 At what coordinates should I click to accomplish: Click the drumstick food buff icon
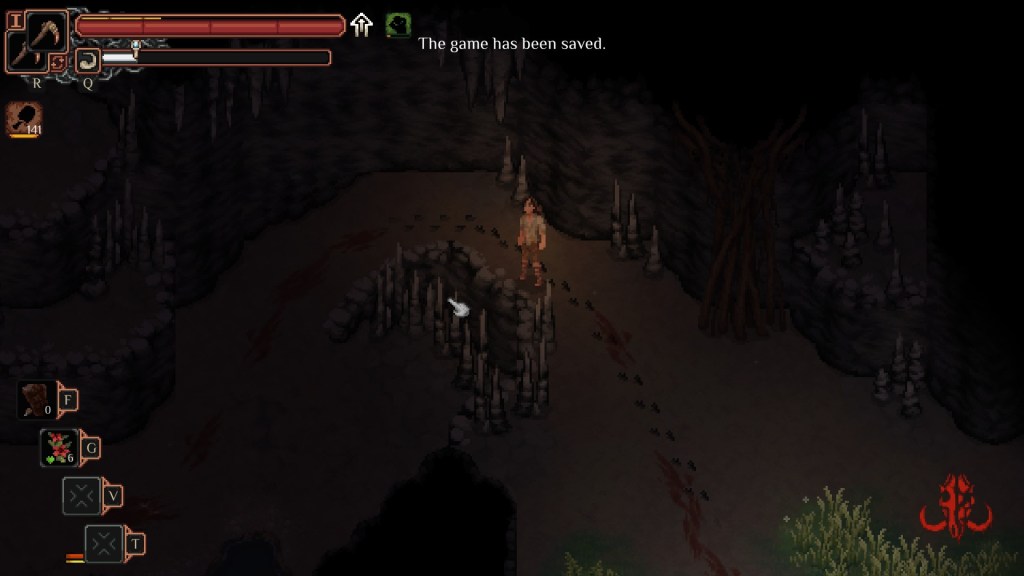click(x=24, y=118)
